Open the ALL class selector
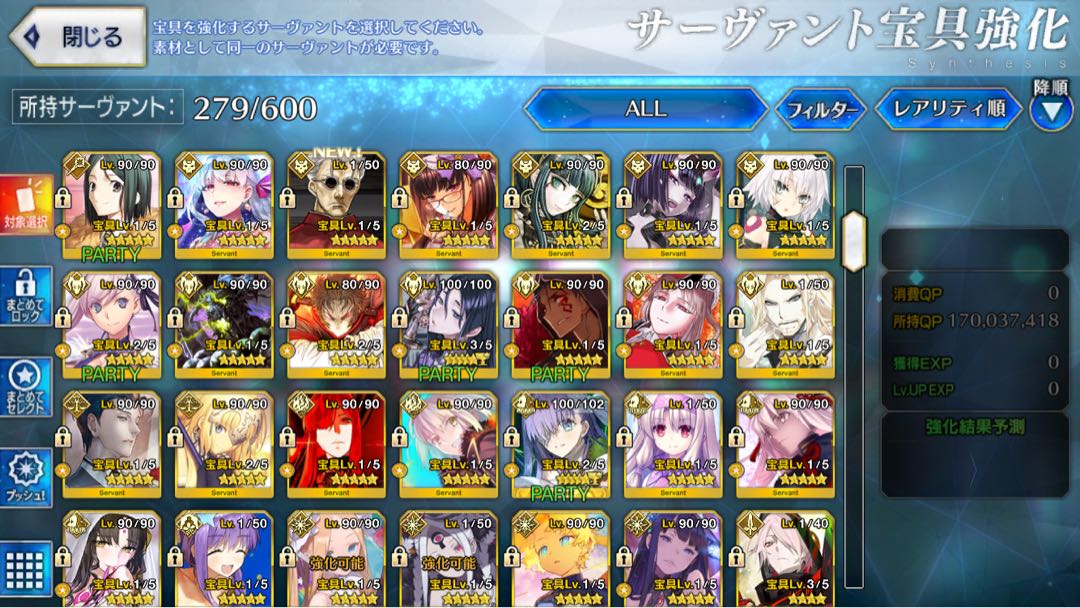1080x608 pixels. pyautogui.click(x=645, y=109)
